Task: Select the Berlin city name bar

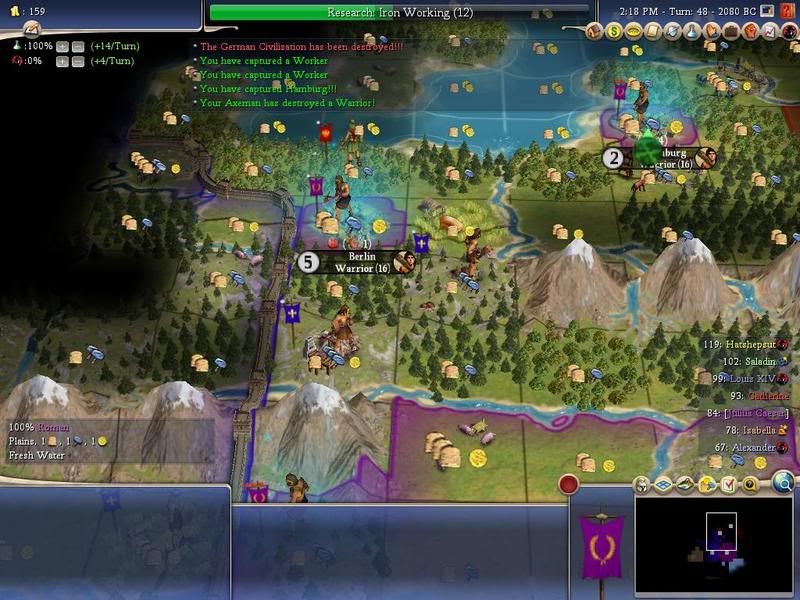Action: tap(362, 262)
